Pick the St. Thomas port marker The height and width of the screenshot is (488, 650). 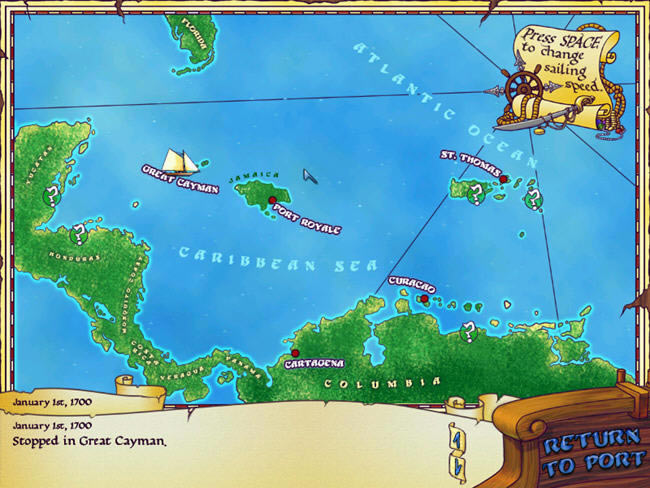pyautogui.click(x=505, y=180)
